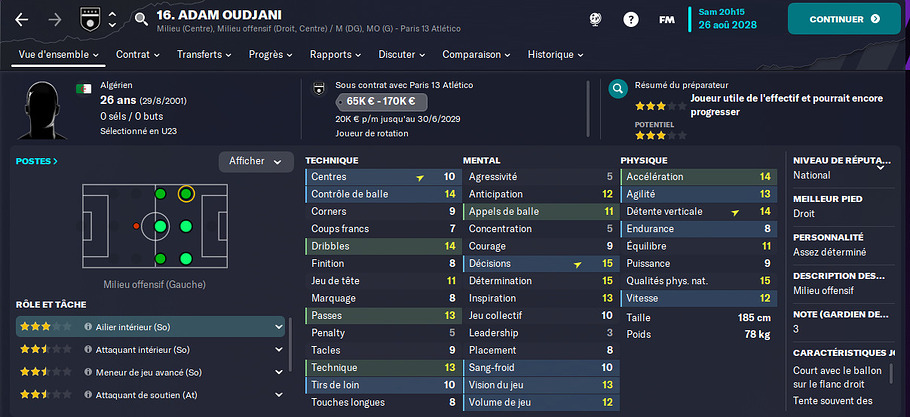Open the Progrès menu

(270, 54)
